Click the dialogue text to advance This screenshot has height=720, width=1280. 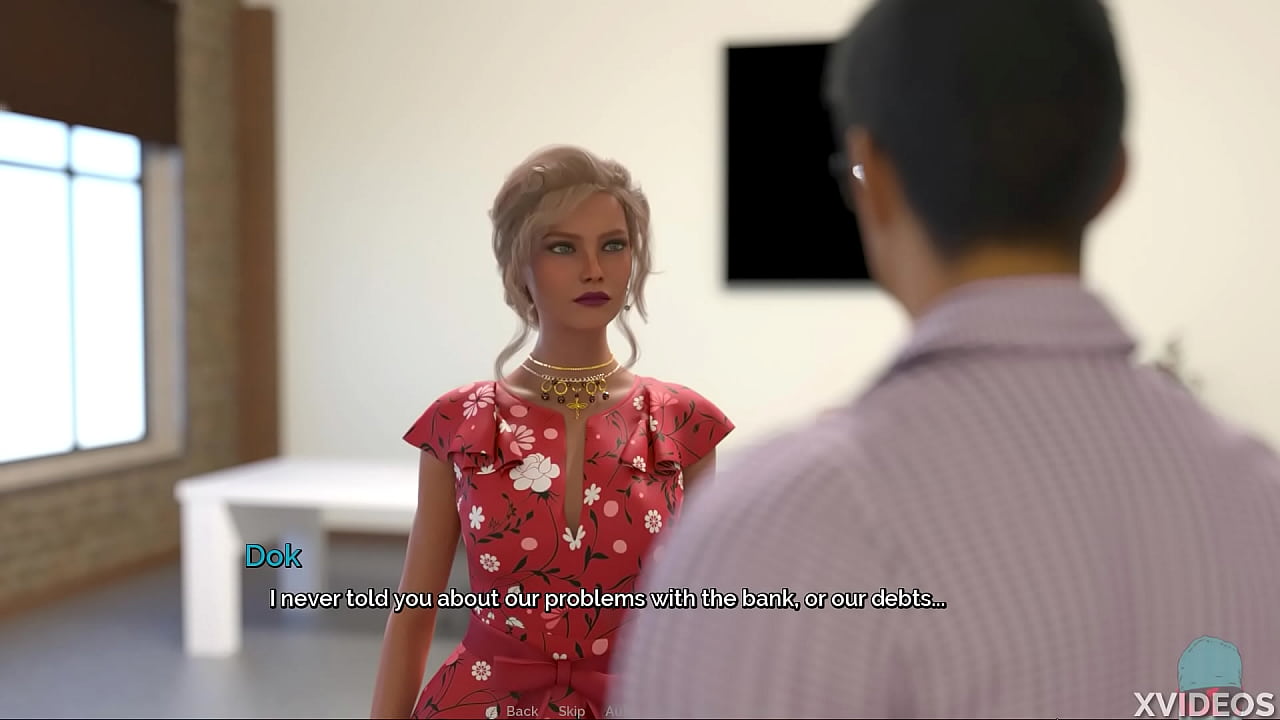607,600
